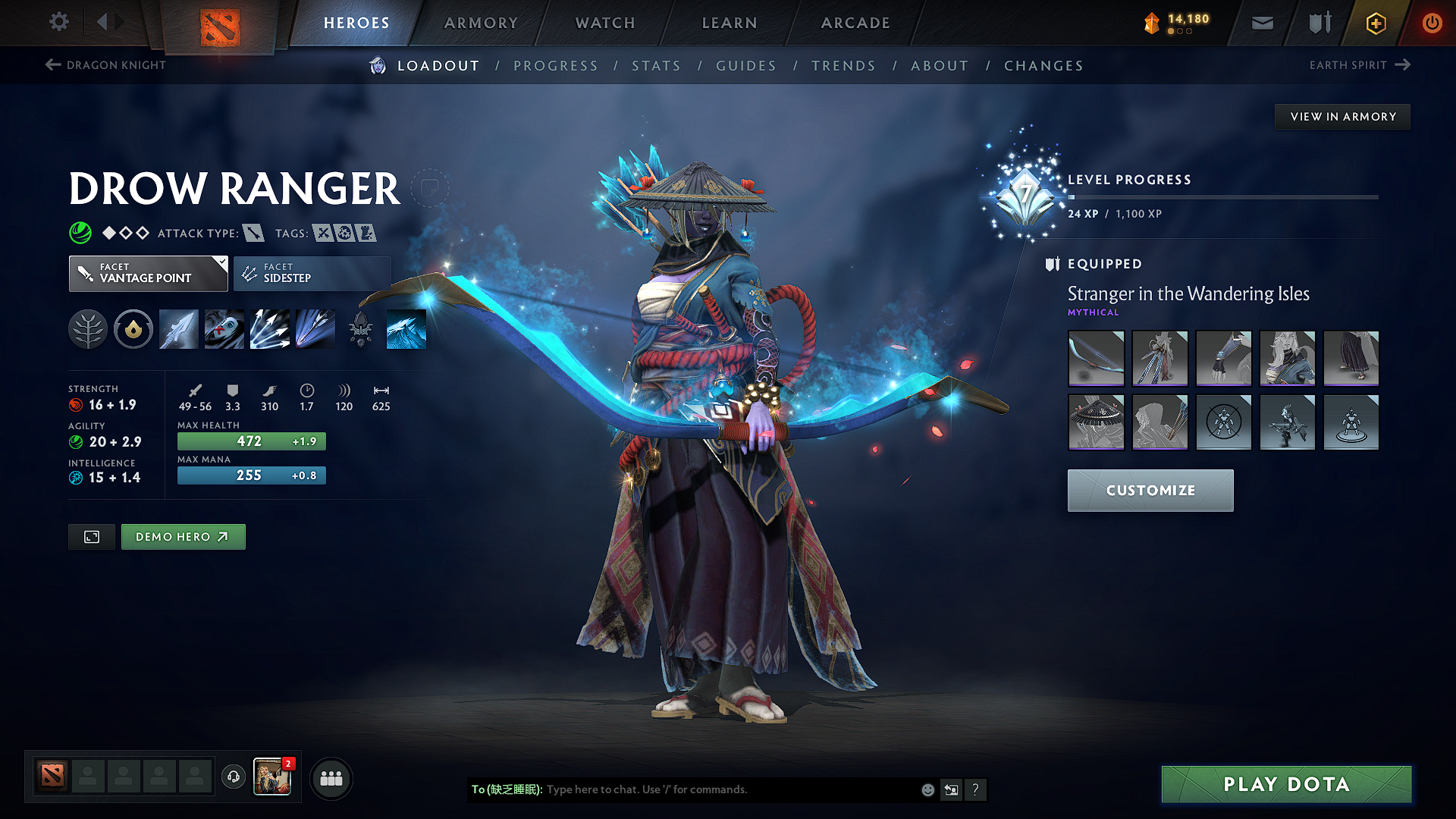Open the Gust ability icon
The image size is (1456, 819).
pyautogui.click(x=224, y=328)
